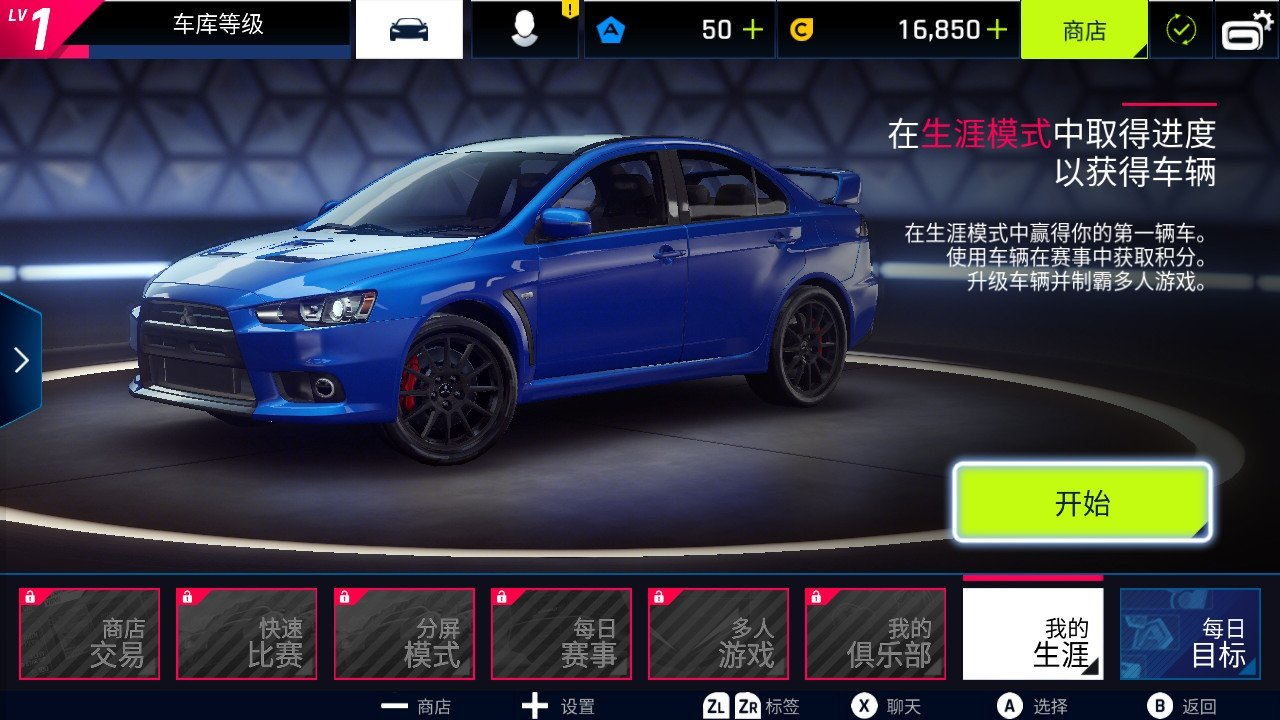Click the green circular checkmark sync icon
The height and width of the screenshot is (720, 1280).
pyautogui.click(x=1181, y=30)
